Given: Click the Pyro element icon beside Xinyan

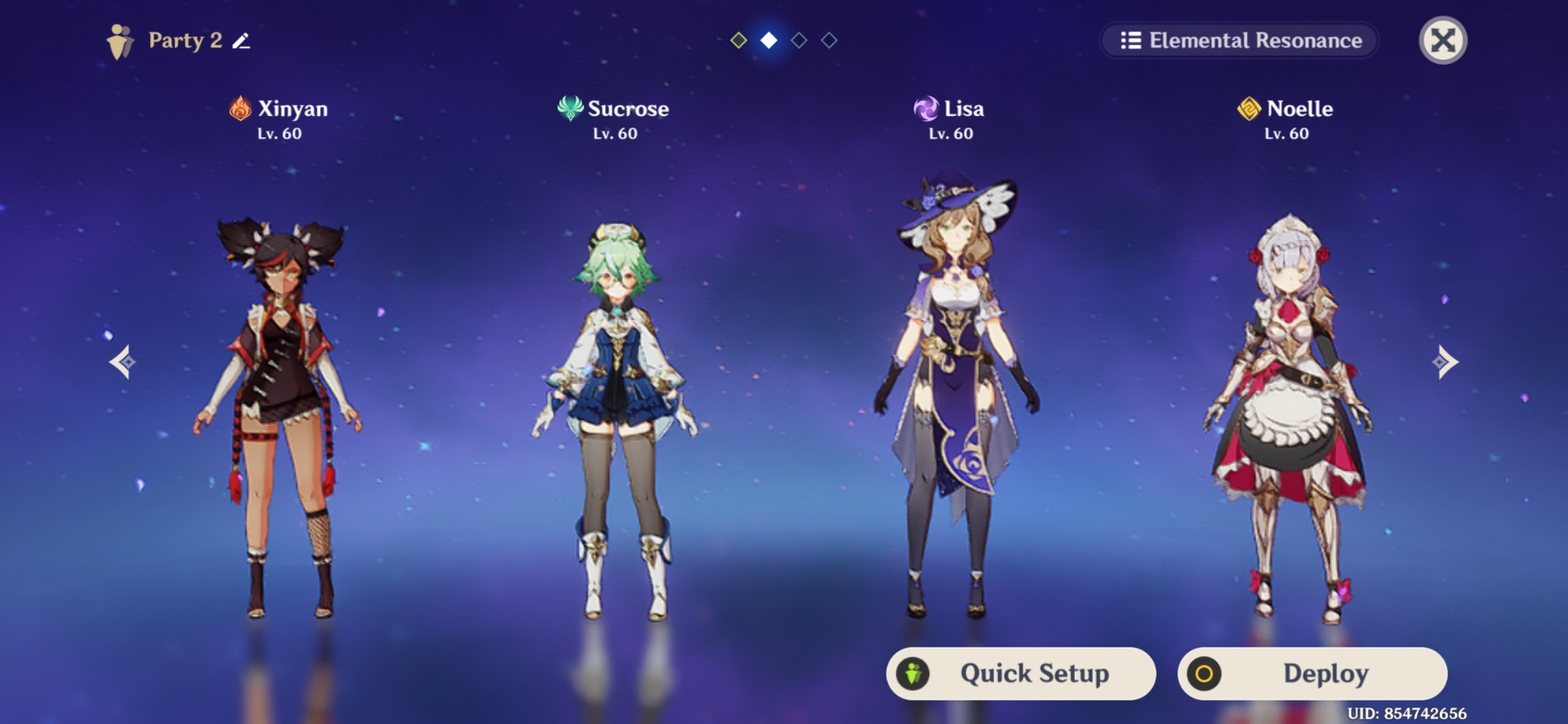Looking at the screenshot, I should tap(238, 109).
